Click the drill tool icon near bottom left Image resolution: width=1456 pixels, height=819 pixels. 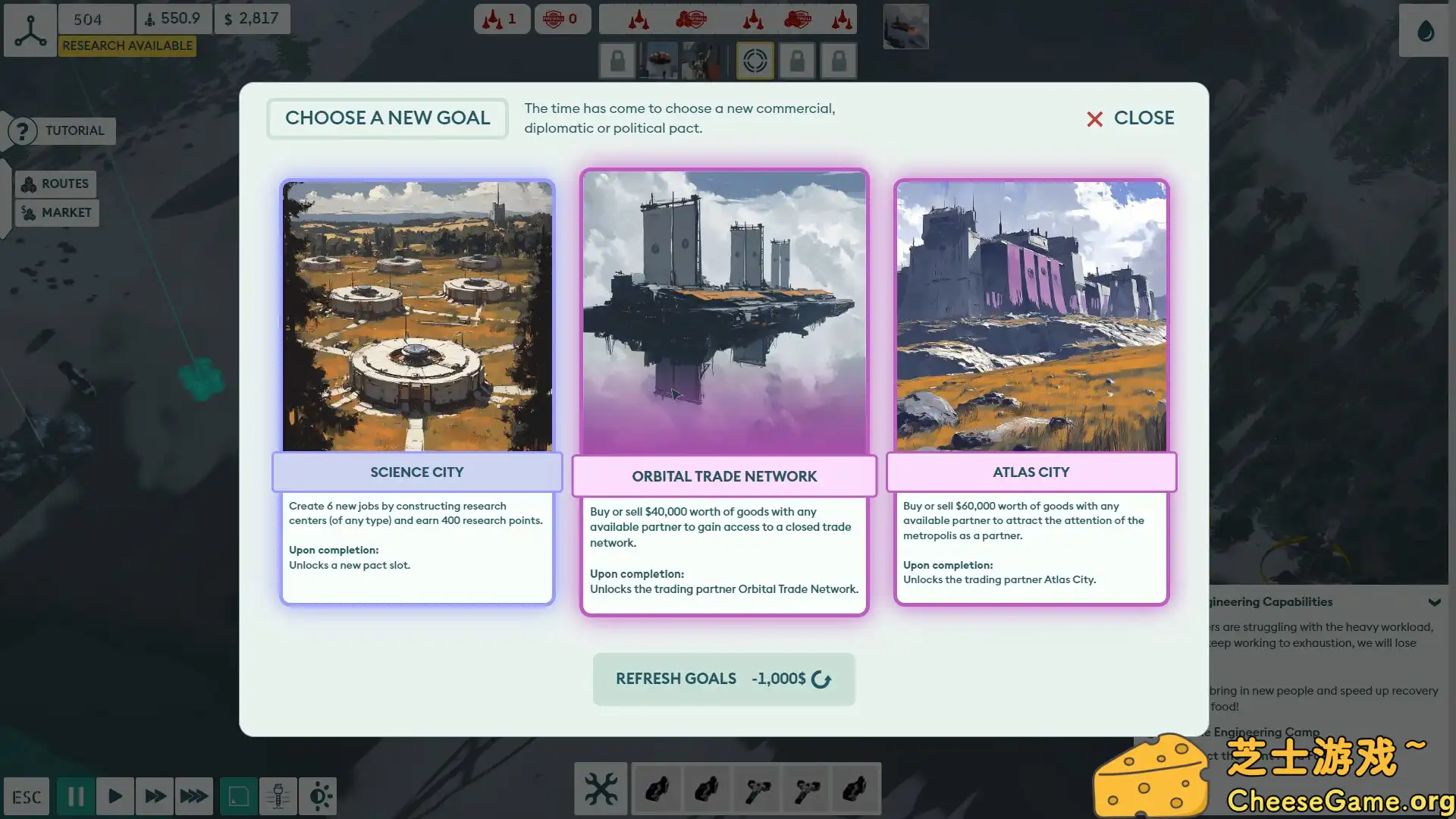click(x=278, y=796)
